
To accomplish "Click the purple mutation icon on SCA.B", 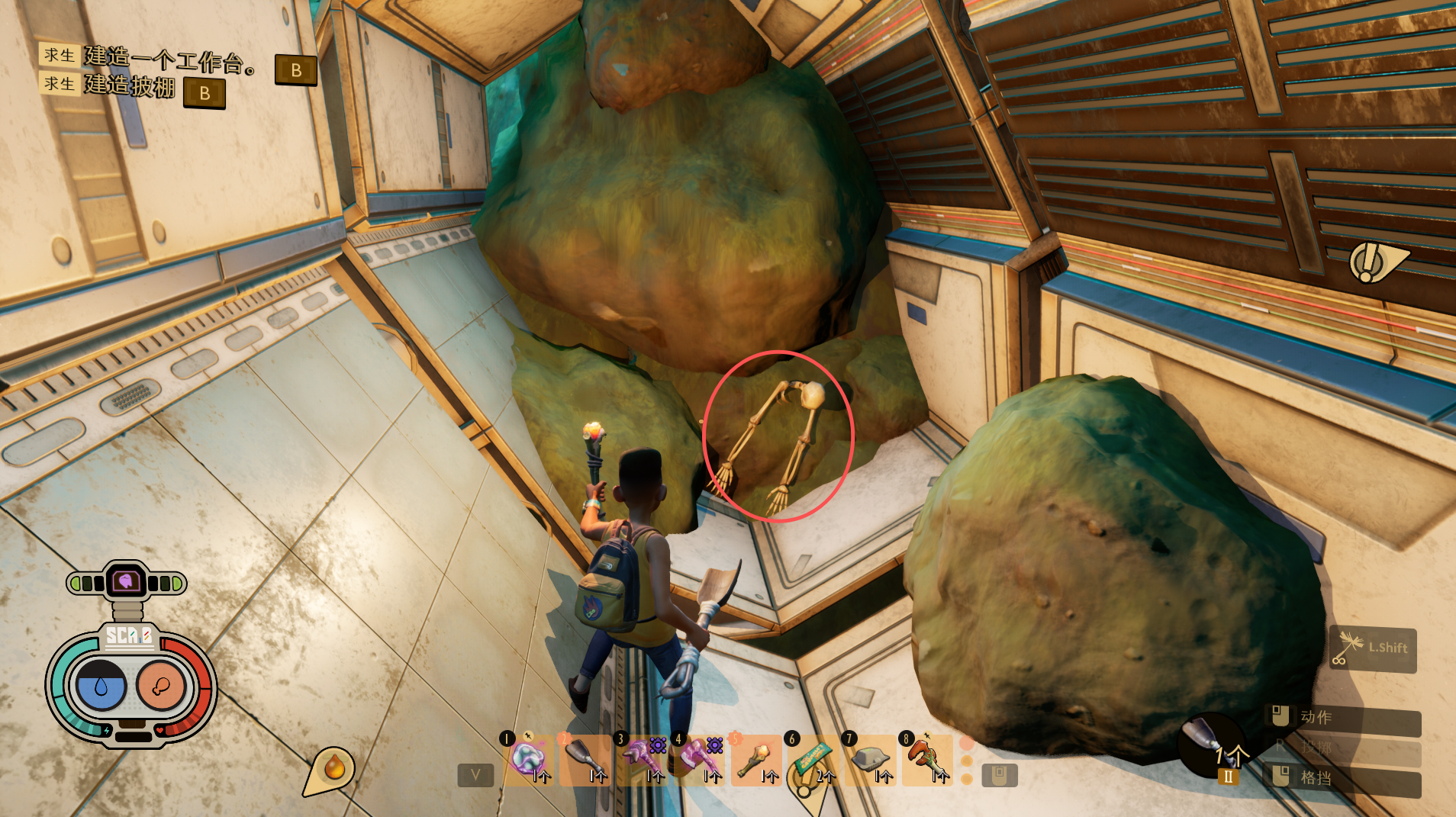I will coord(126,582).
